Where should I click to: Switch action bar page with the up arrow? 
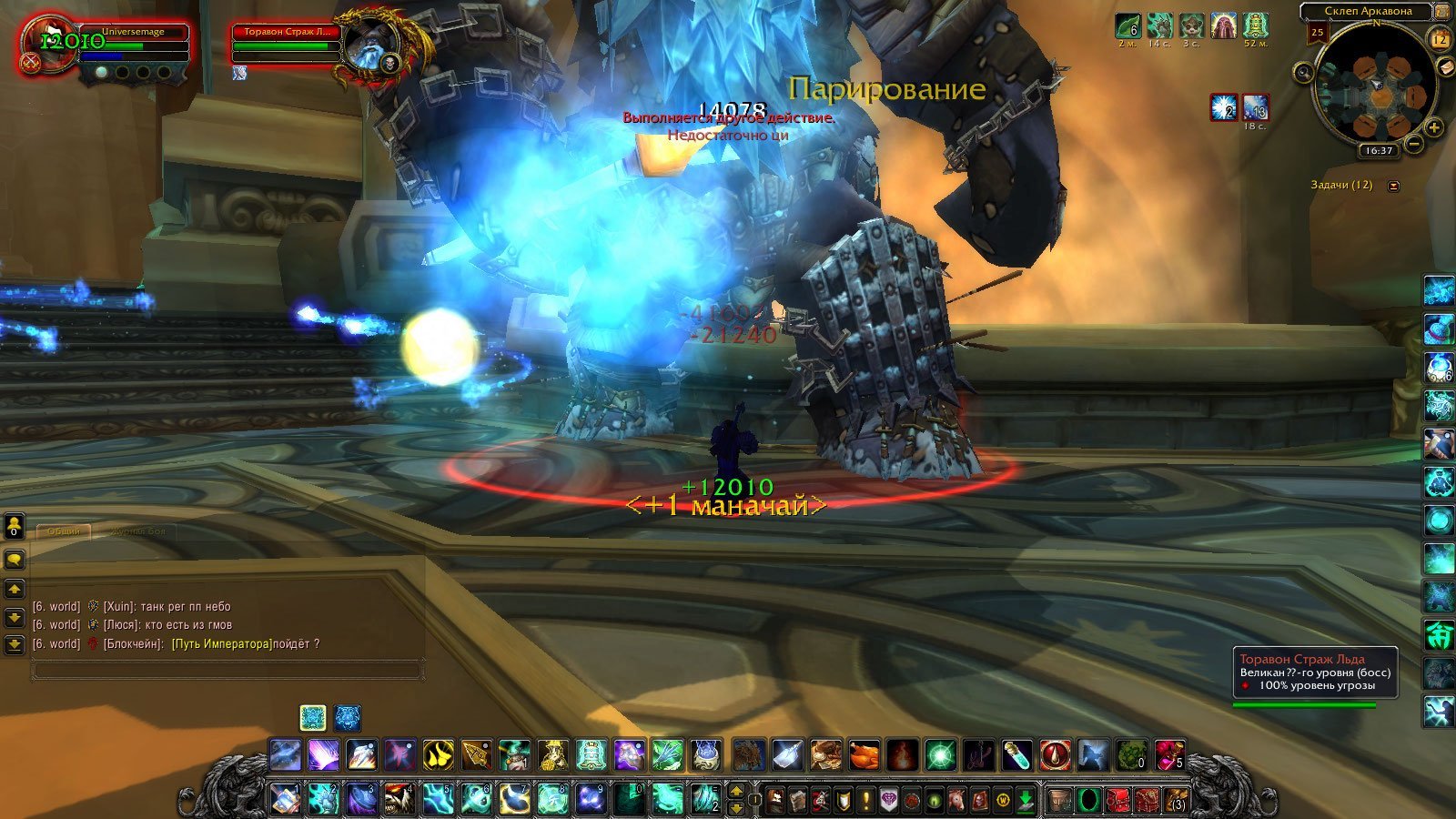click(x=736, y=791)
